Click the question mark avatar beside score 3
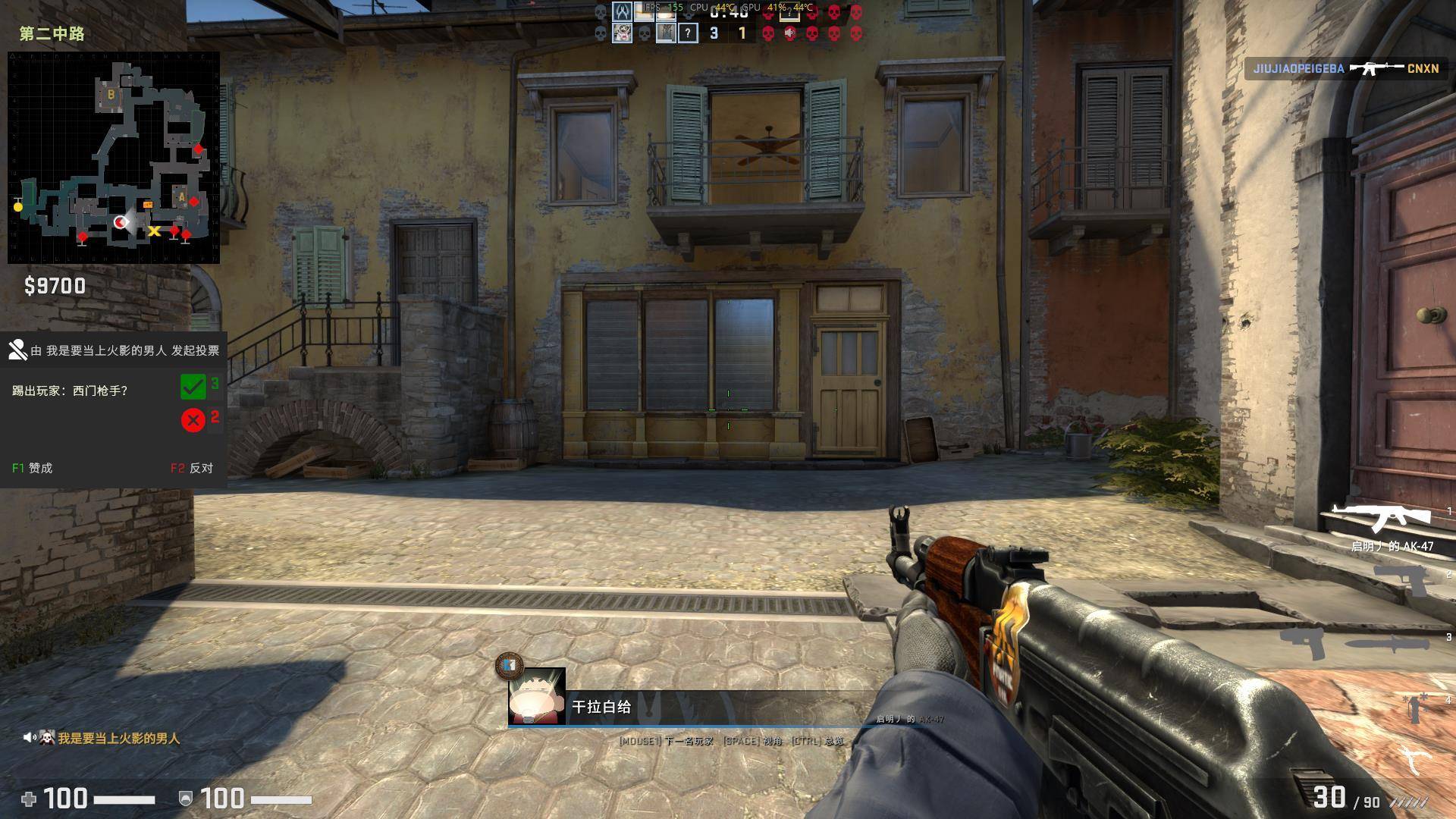This screenshot has height=819, width=1456. pyautogui.click(x=688, y=33)
